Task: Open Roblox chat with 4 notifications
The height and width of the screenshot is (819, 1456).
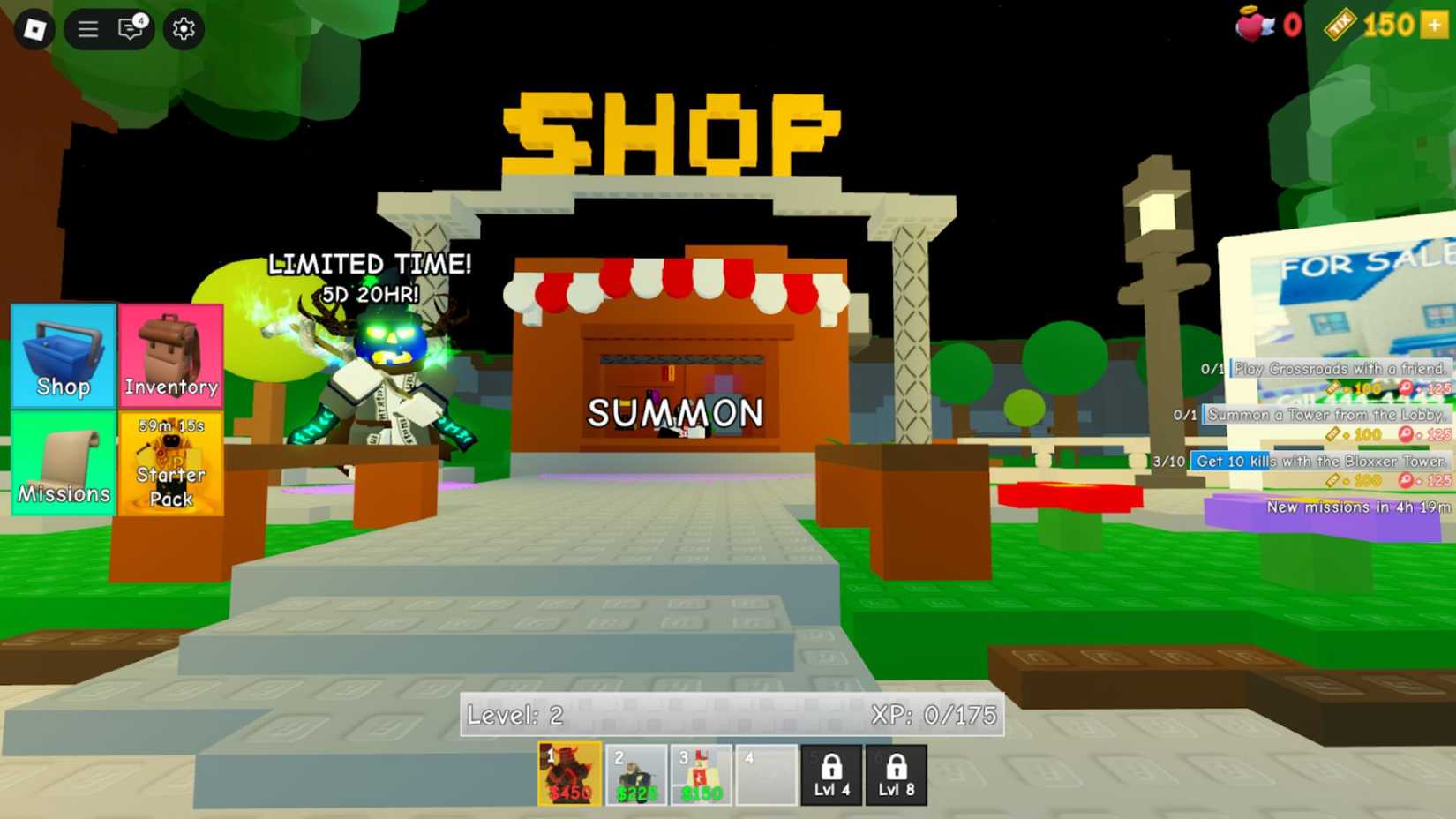Action: point(131,27)
